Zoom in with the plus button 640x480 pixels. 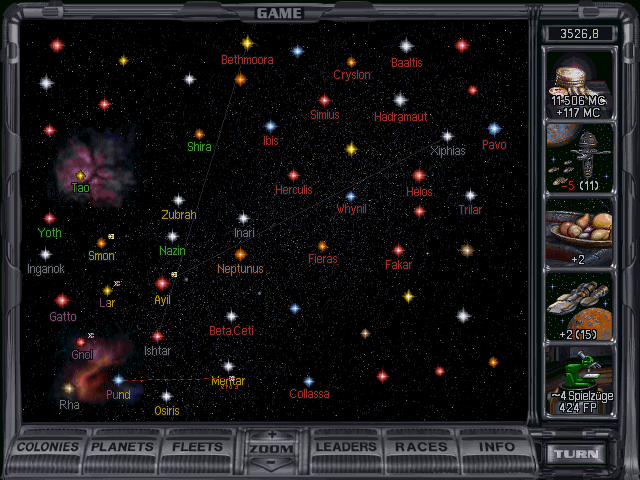[272, 435]
